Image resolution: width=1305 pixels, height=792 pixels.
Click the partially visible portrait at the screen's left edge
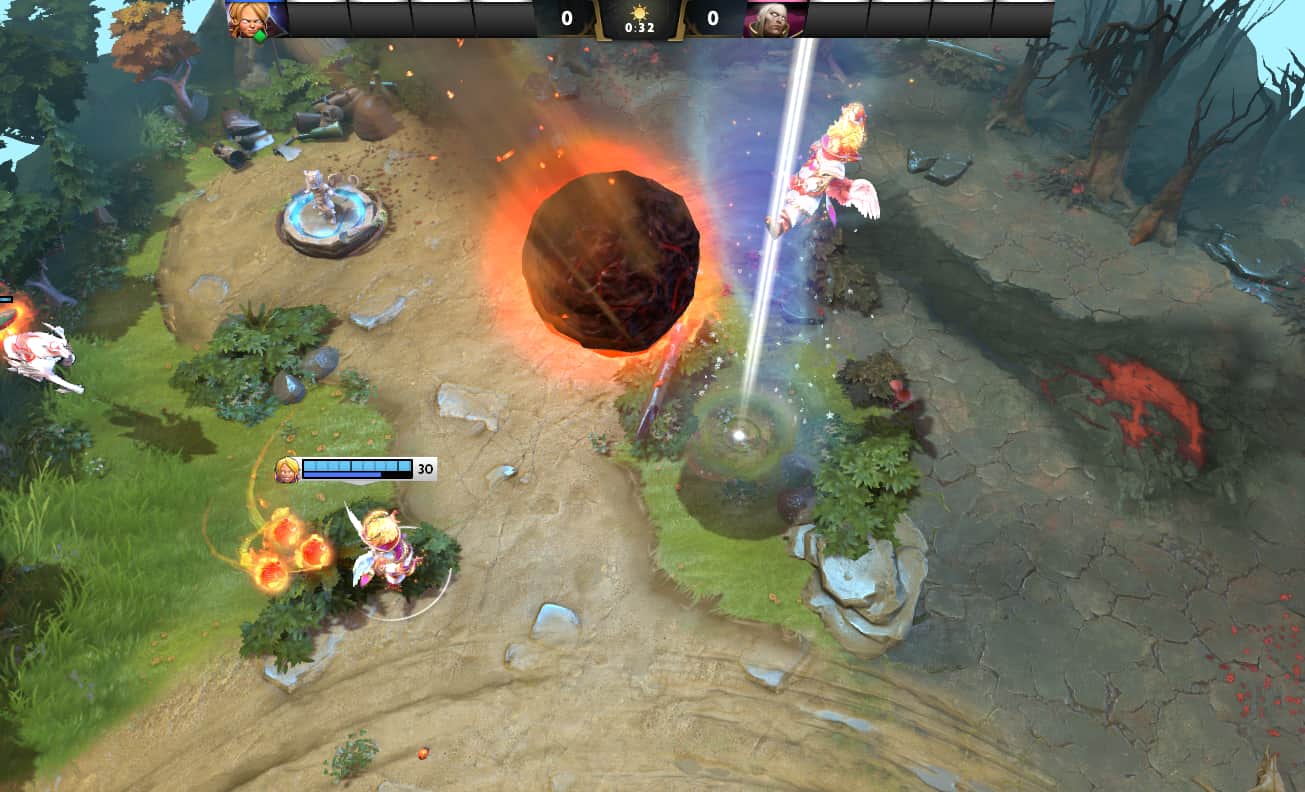pyautogui.click(x=4, y=297)
